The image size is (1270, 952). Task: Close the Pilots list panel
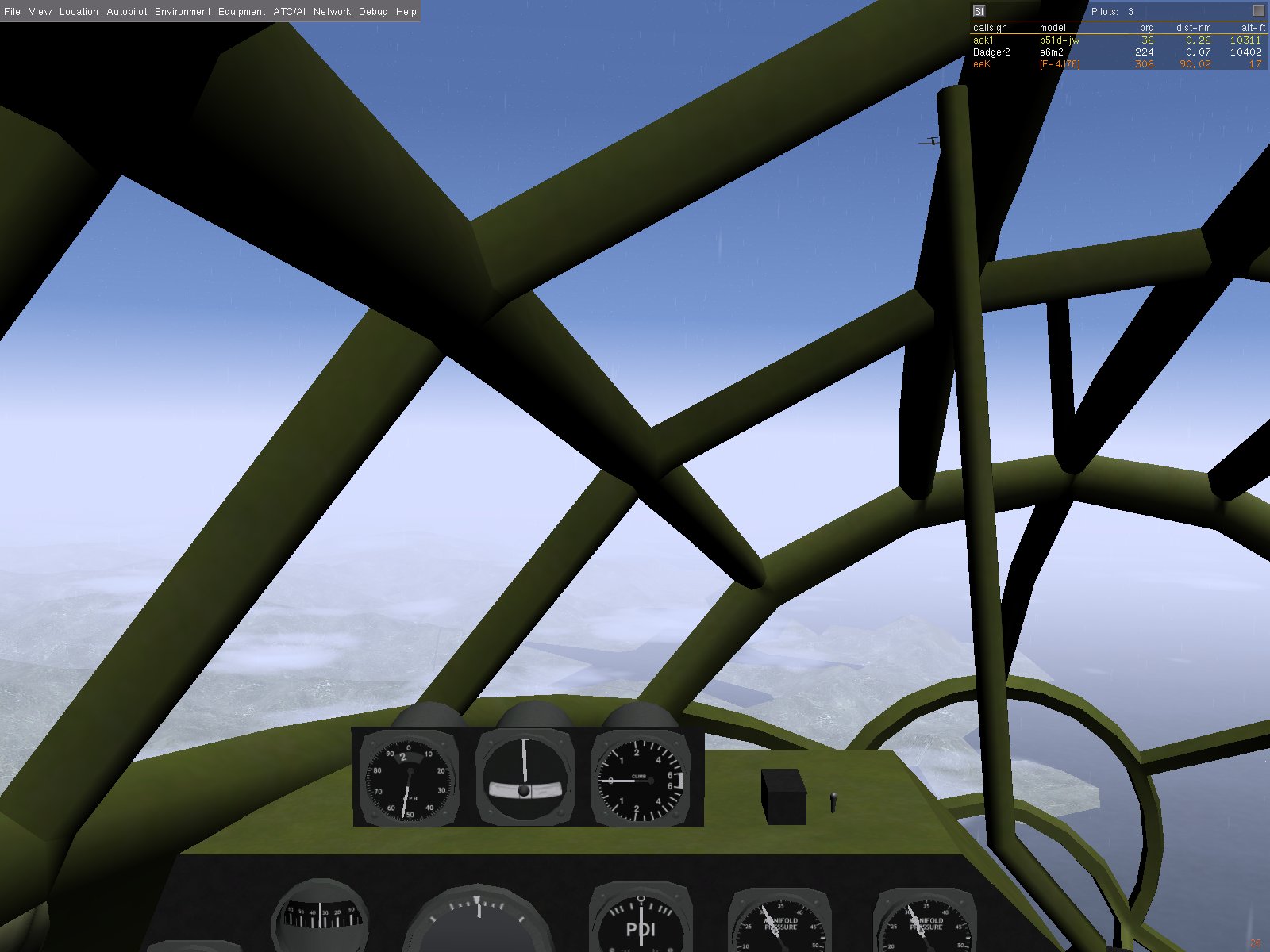point(1258,11)
